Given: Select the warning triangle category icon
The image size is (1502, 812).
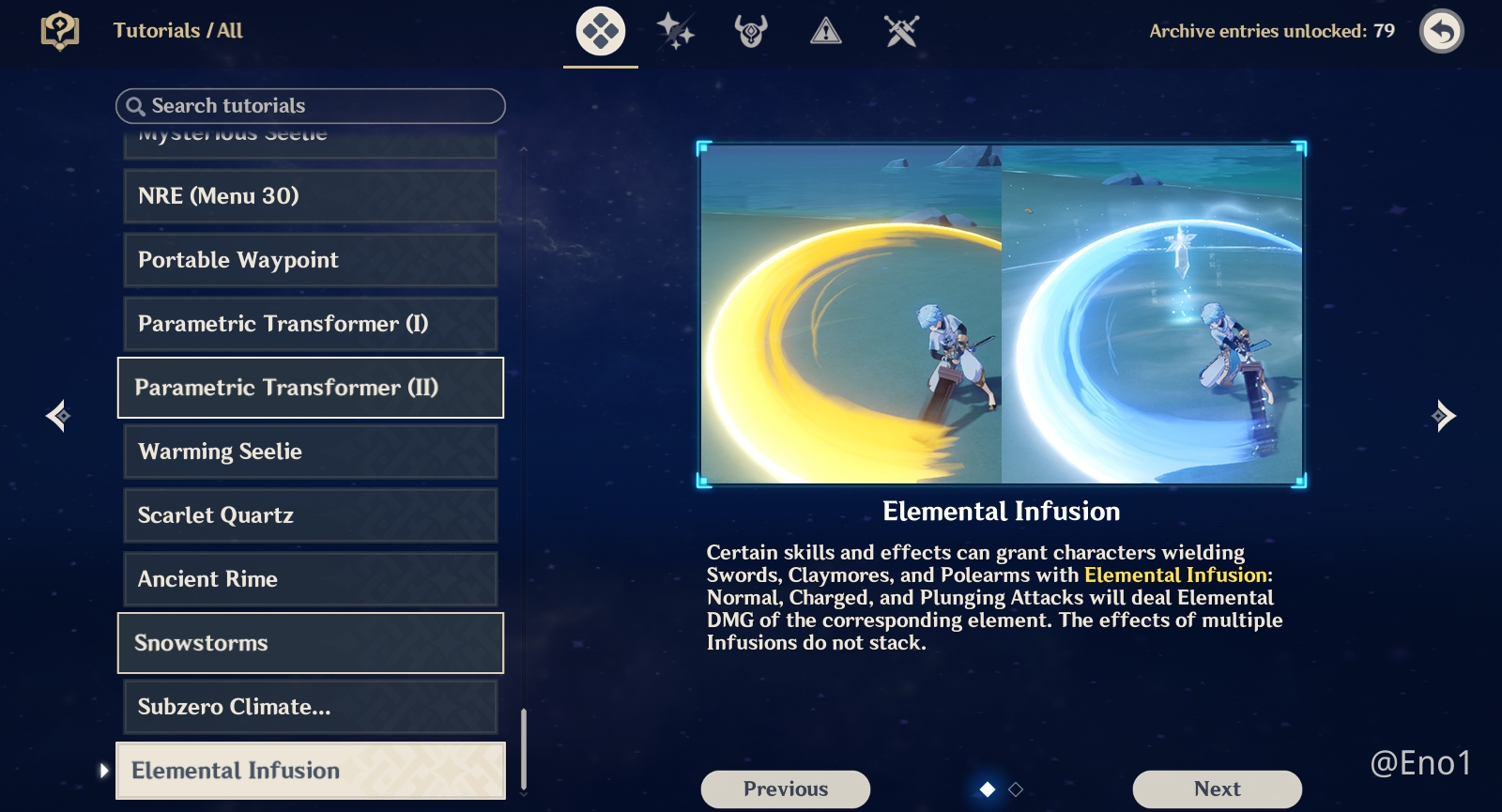Looking at the screenshot, I should (824, 31).
